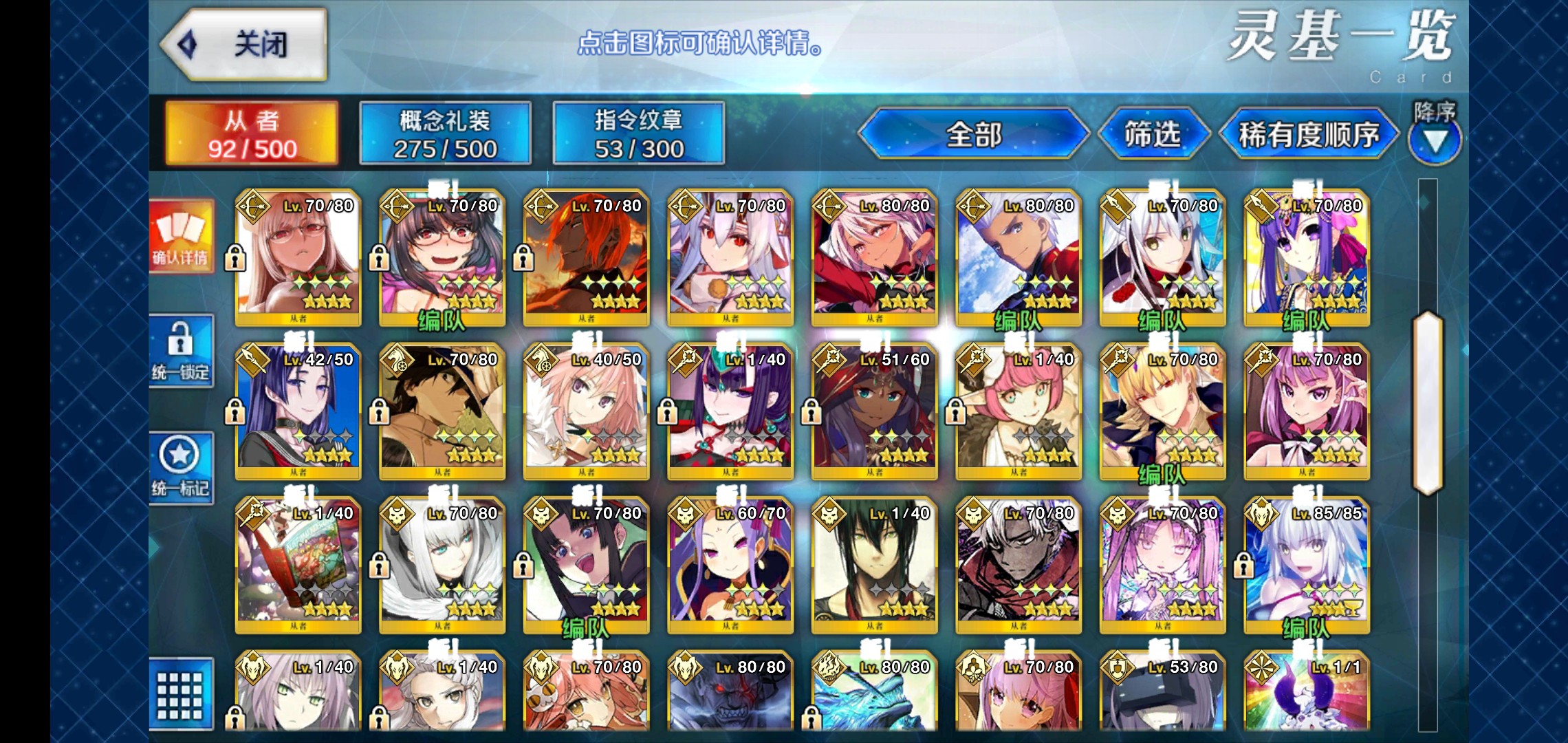Click the vertical scrollbar handle
Image resolution: width=1568 pixels, height=743 pixels.
pyautogui.click(x=1427, y=402)
